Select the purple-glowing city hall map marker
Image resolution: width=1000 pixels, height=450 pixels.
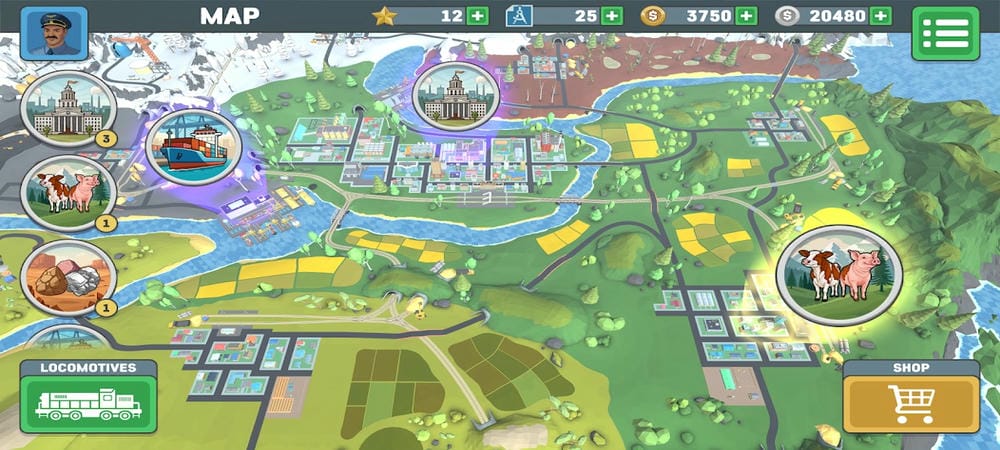(x=455, y=96)
